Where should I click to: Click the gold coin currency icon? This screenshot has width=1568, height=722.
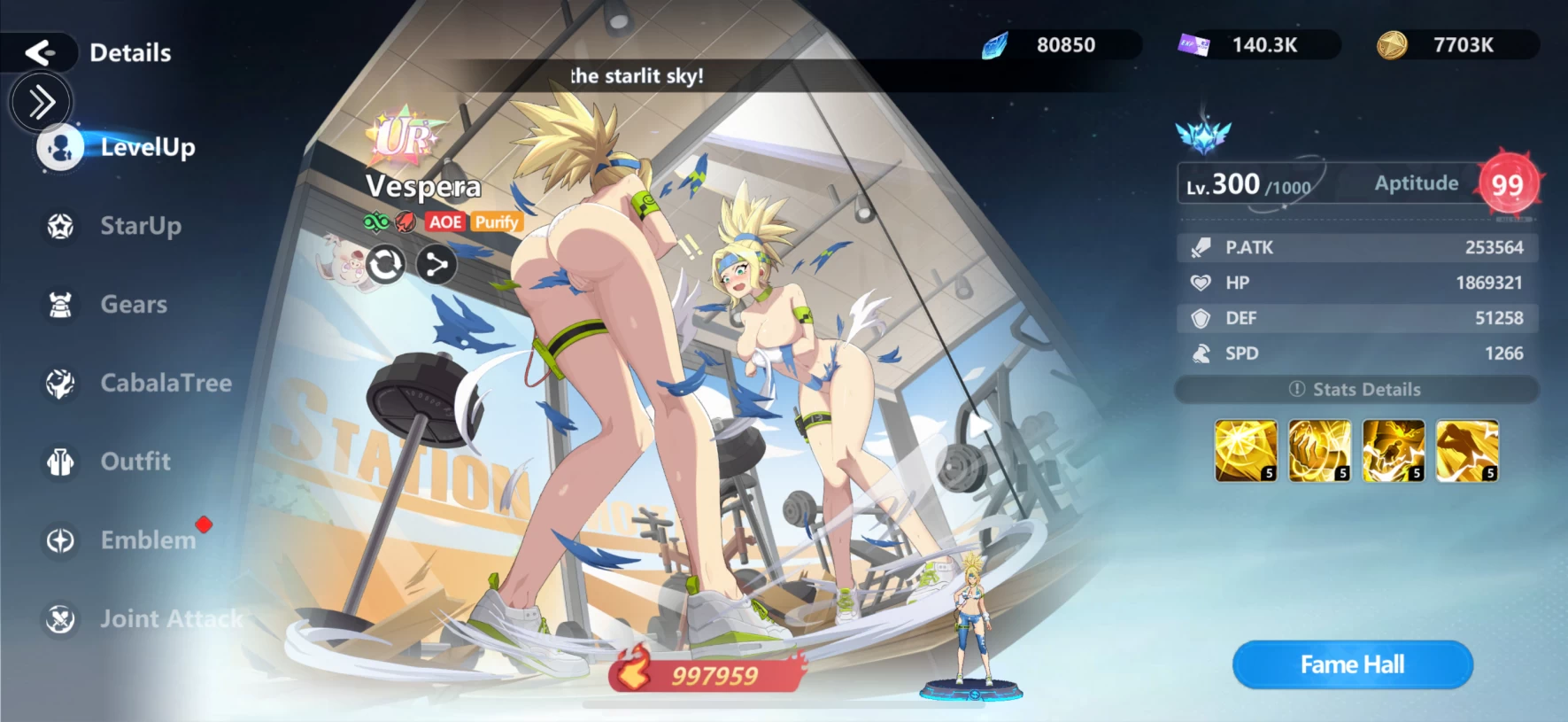1392,45
